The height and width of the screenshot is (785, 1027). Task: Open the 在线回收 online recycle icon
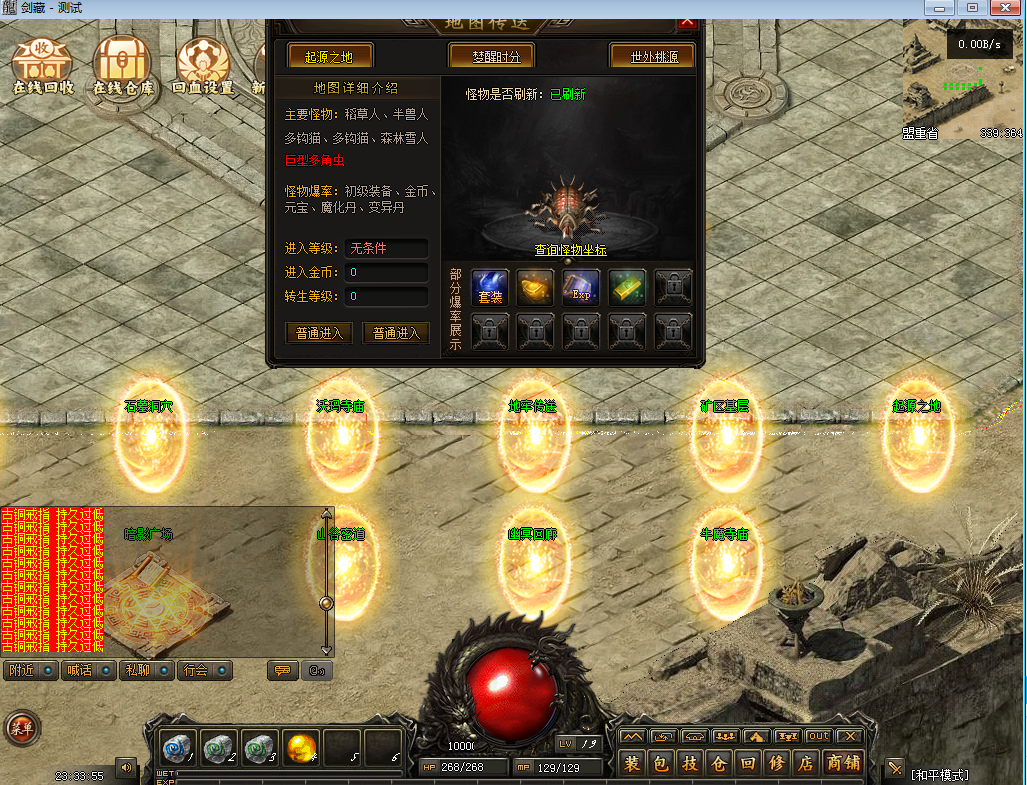42,64
